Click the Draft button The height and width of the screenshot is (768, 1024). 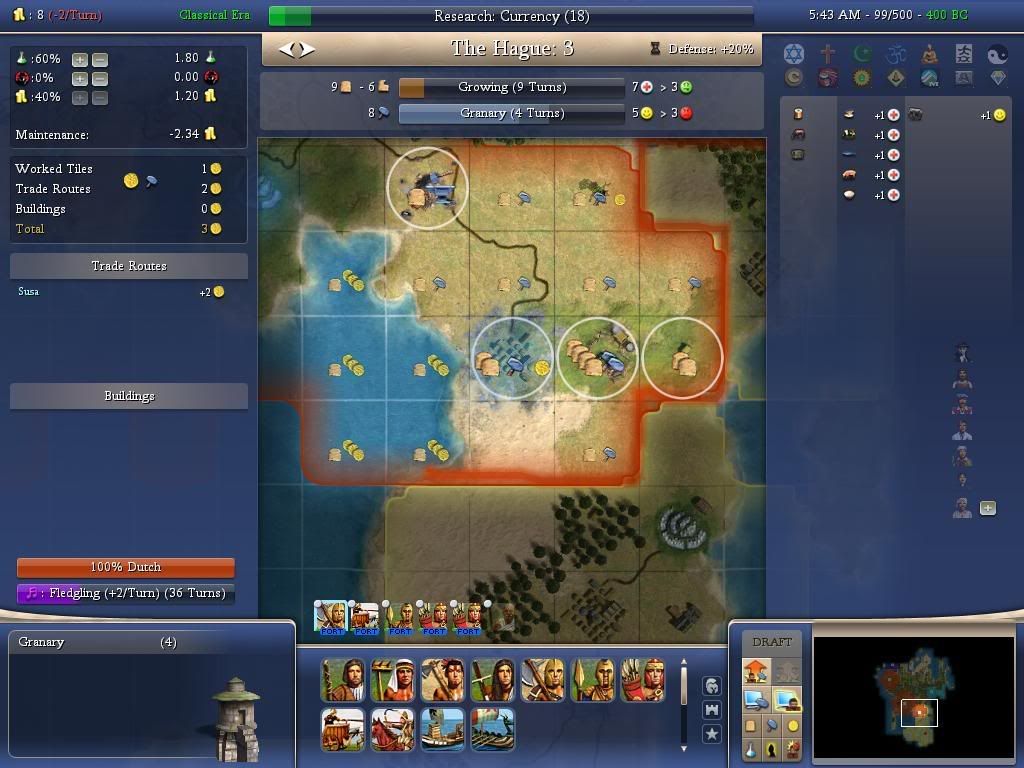pyautogui.click(x=771, y=642)
